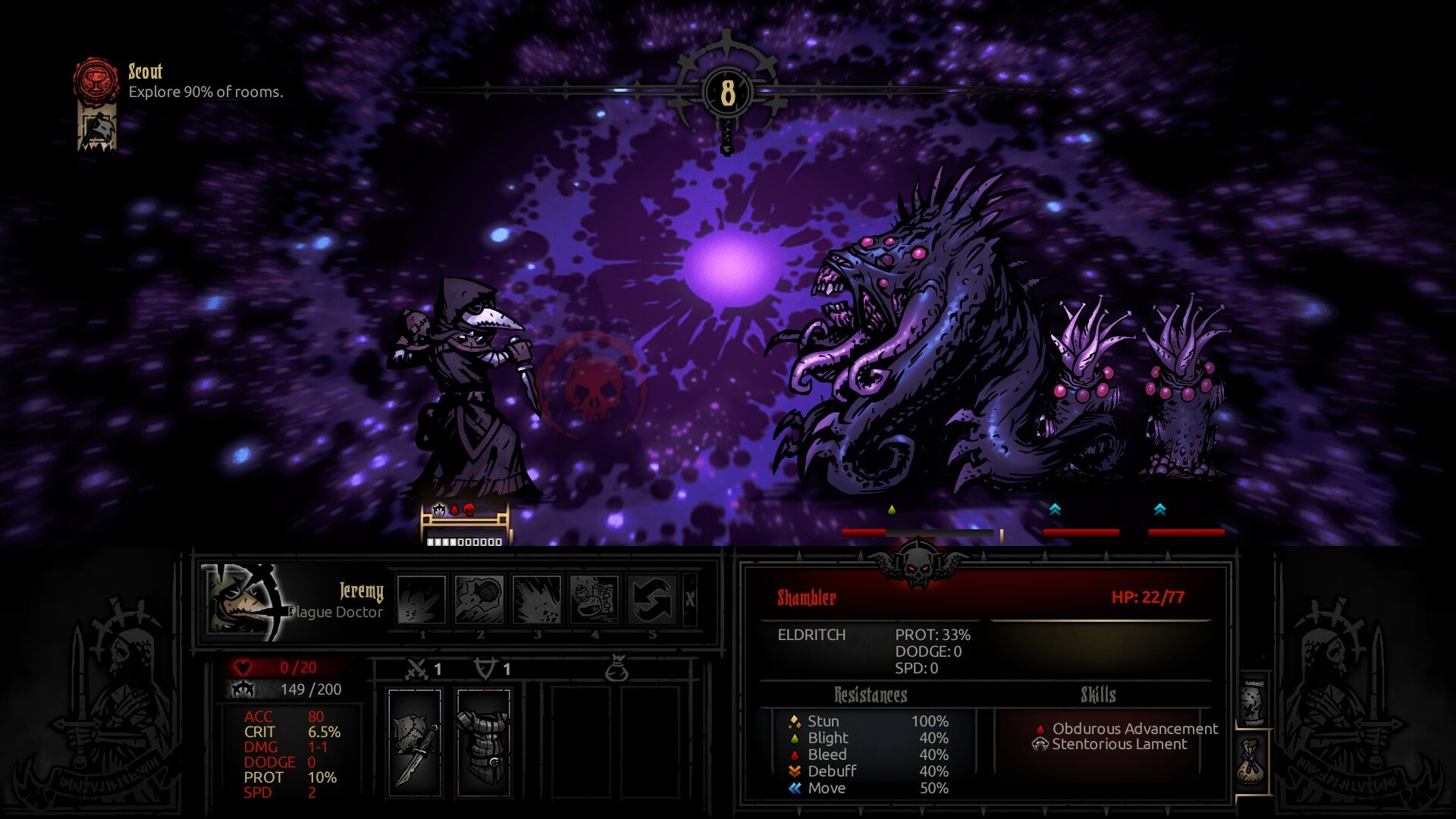Inspect the equipped armor vest slot

coord(484,743)
